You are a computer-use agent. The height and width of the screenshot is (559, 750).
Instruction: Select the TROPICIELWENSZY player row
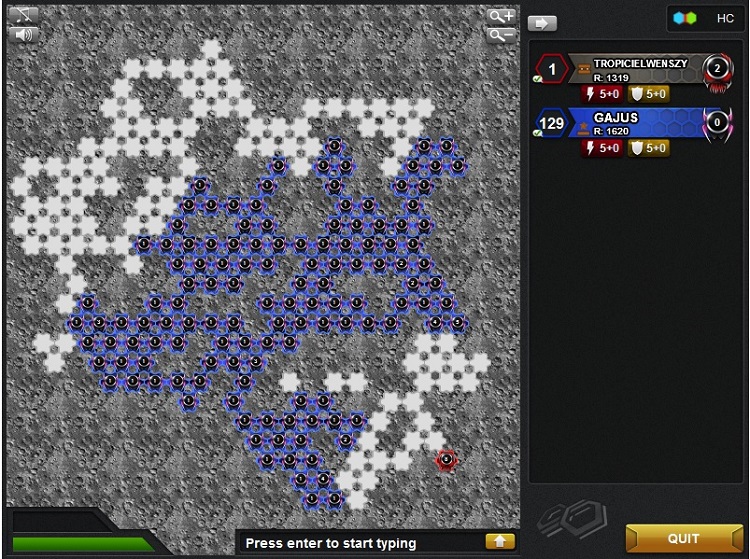tap(640, 68)
